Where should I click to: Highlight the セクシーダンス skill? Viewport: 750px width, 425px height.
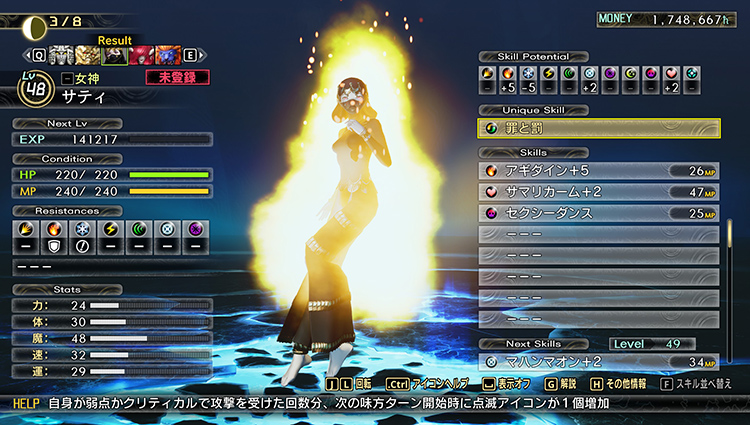(599, 212)
